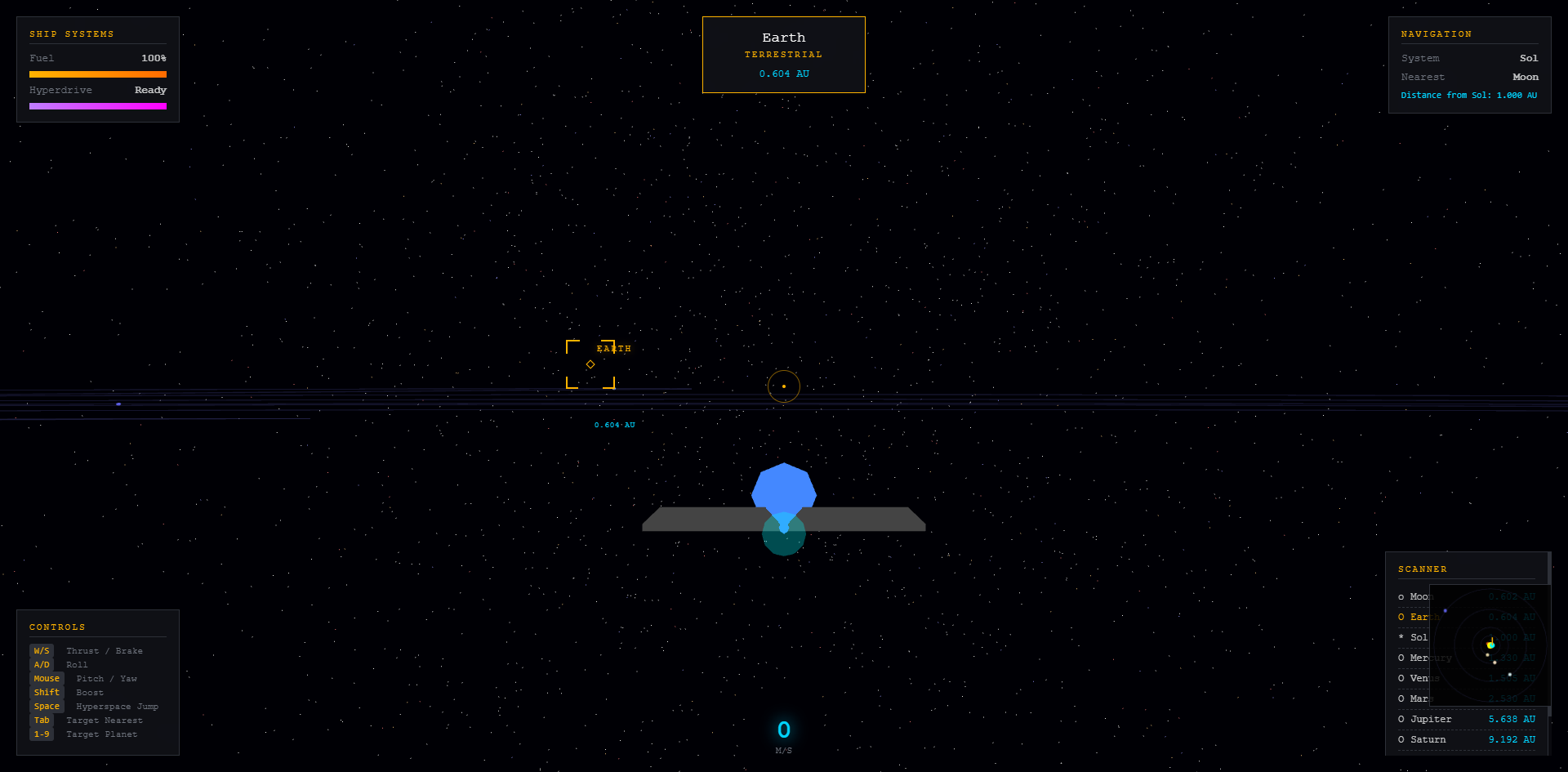This screenshot has height=772, width=1568.
Task: Click the Distance from Sol readout text
Action: [x=1468, y=95]
